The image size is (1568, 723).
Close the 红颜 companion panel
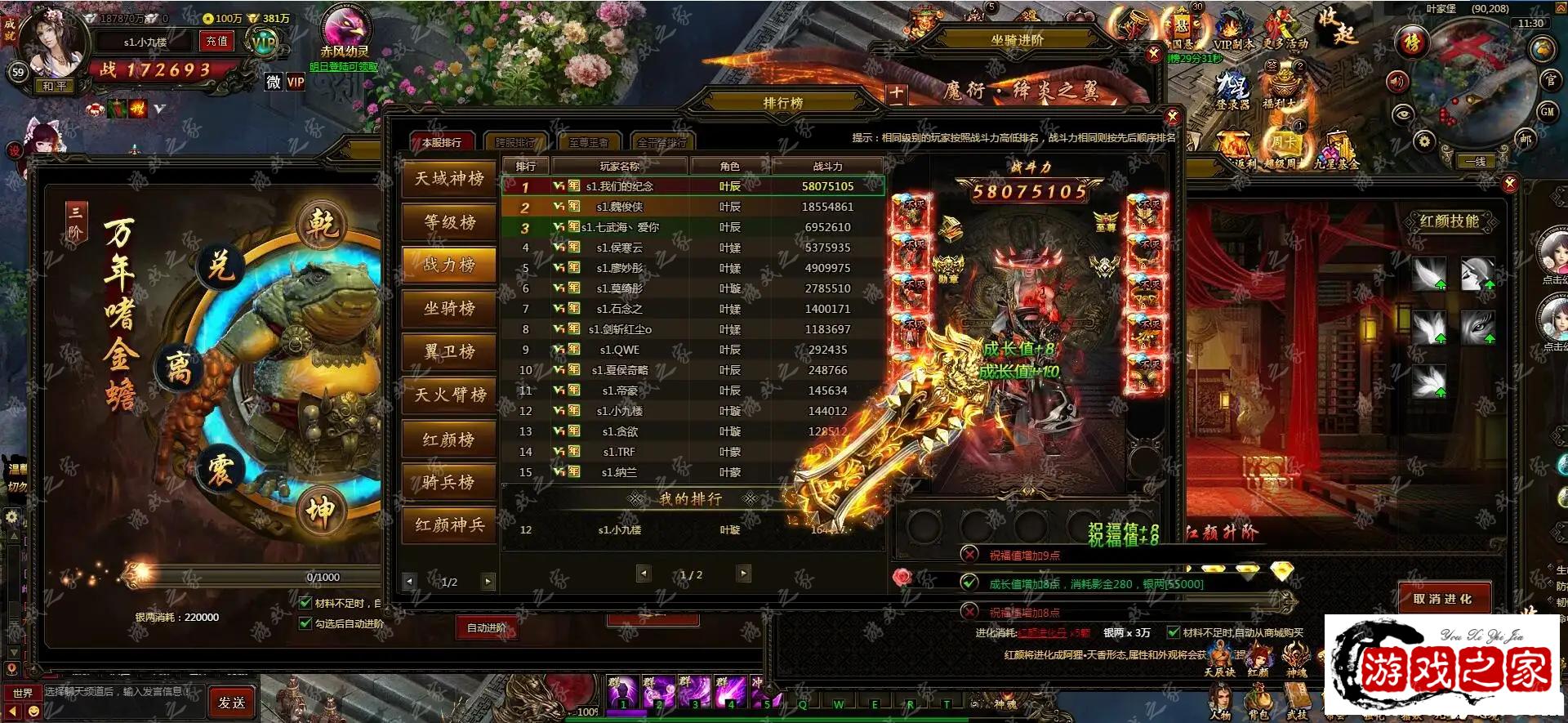[x=1510, y=184]
